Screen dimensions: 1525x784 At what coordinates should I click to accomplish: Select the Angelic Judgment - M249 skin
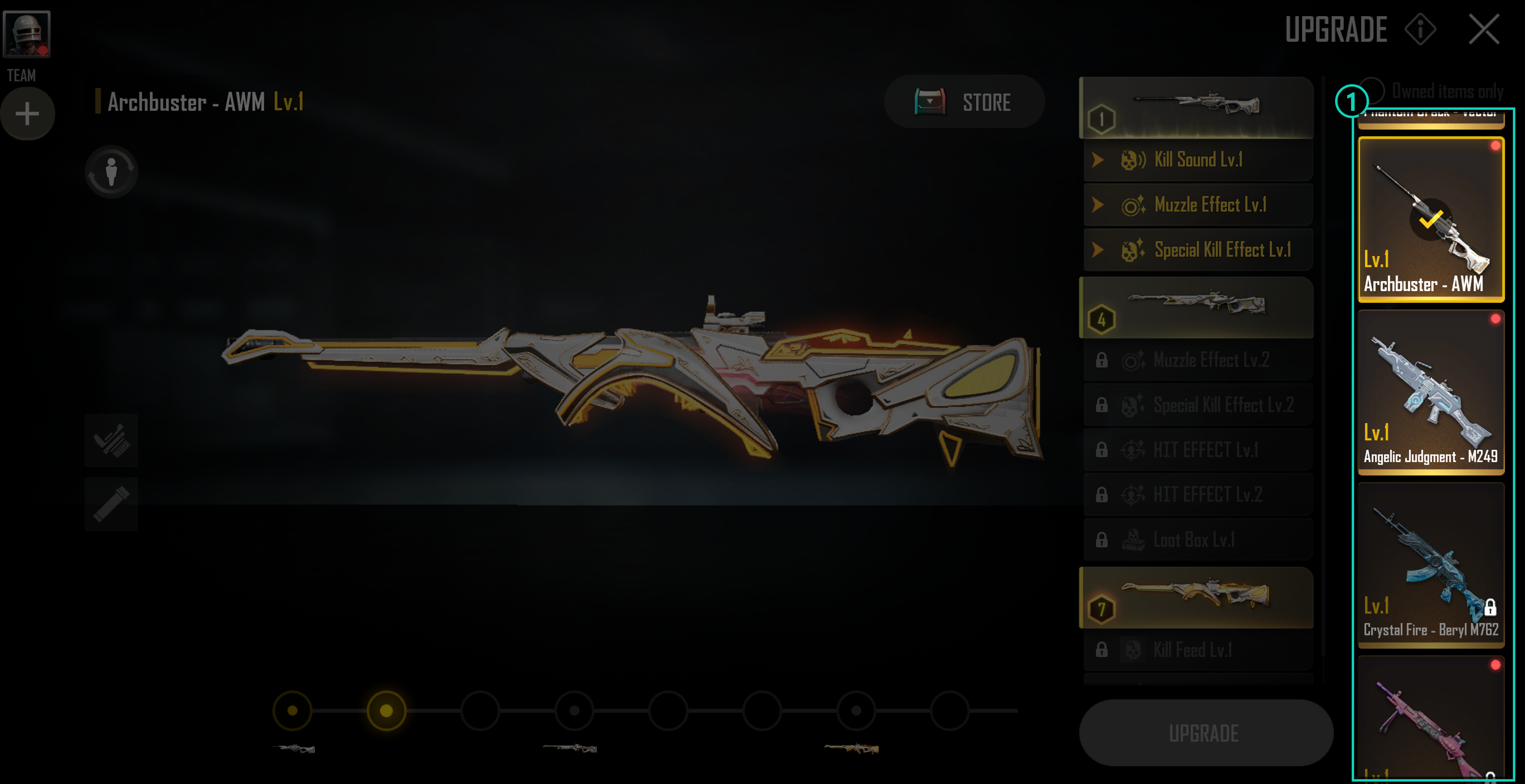pos(1430,392)
